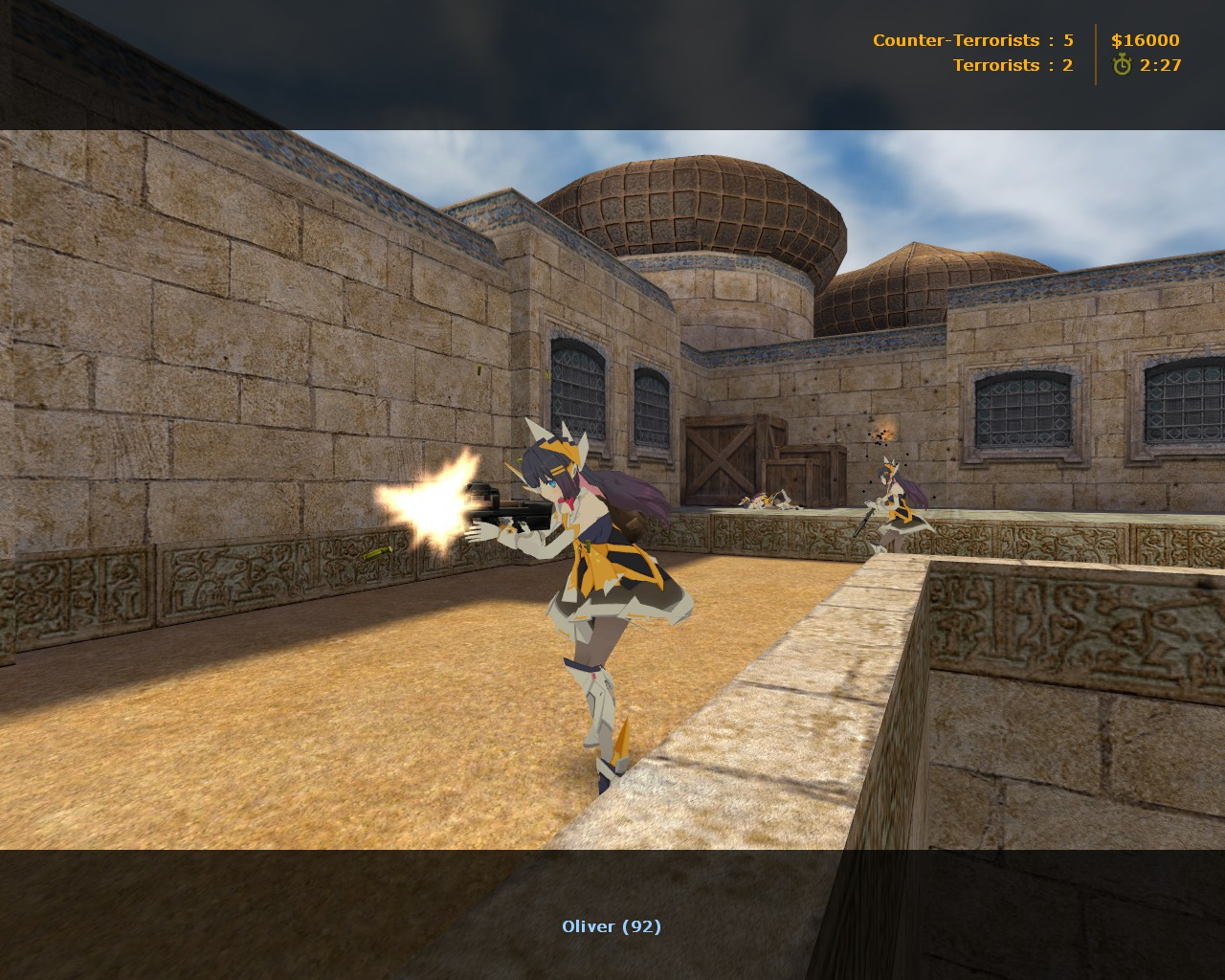Click the vertical divider line in the HUD

(x=1095, y=53)
